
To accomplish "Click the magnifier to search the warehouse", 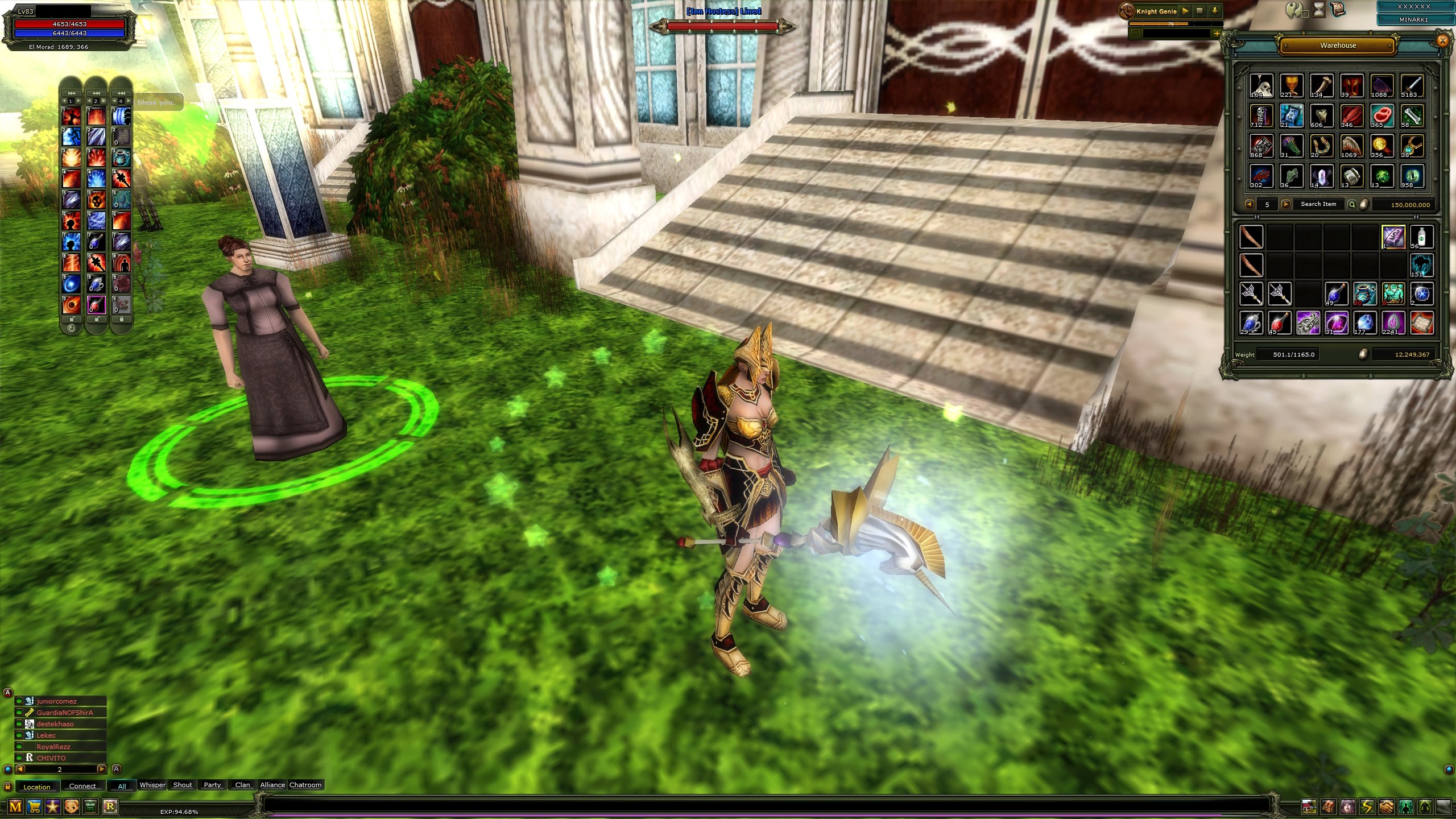I will click(1352, 204).
